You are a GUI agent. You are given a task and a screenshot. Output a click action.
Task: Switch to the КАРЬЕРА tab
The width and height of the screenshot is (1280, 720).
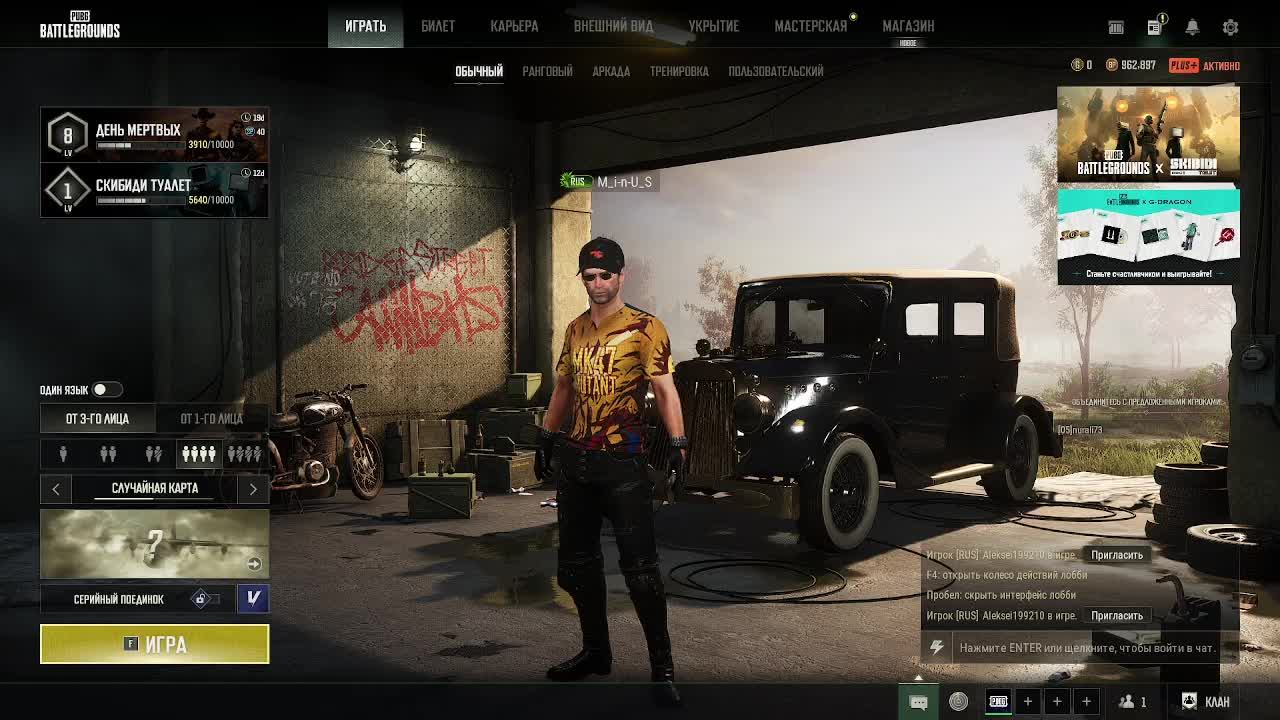(514, 26)
